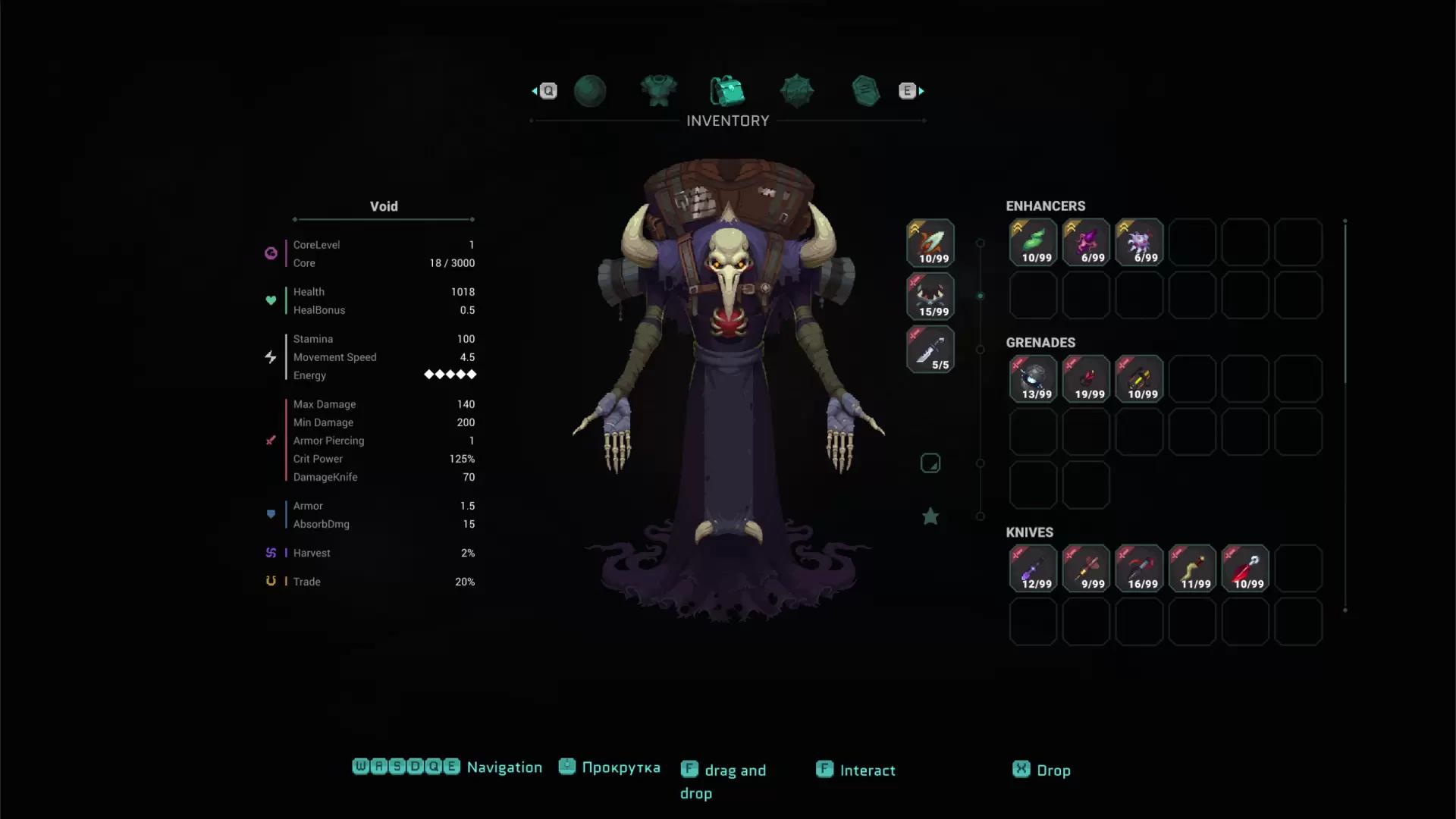Choose the white spiky enhancer

pyautogui.click(x=1139, y=243)
